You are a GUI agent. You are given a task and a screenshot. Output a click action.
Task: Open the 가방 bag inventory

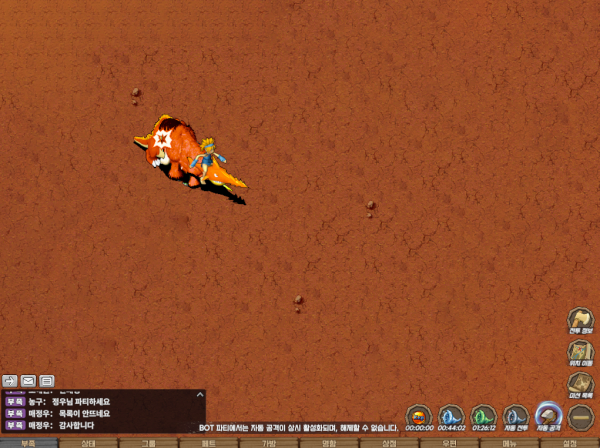(268, 442)
